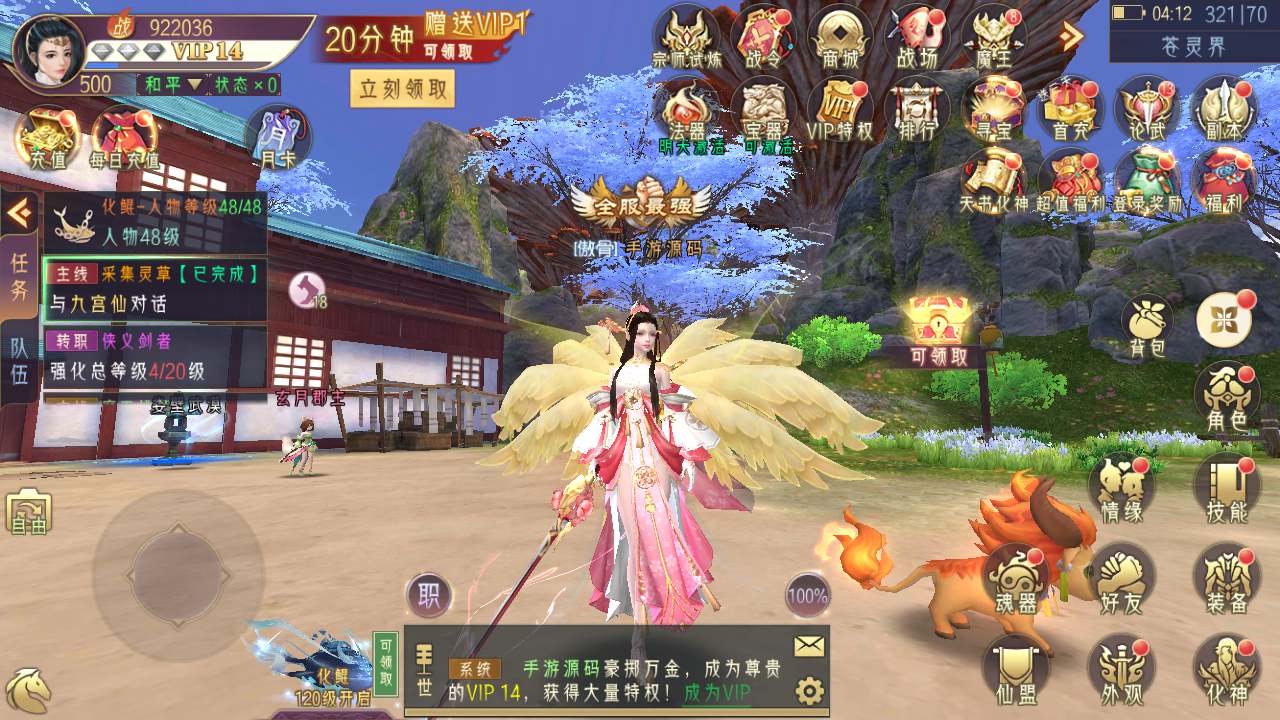Open the 好友 friends list

pyautogui.click(x=1120, y=578)
